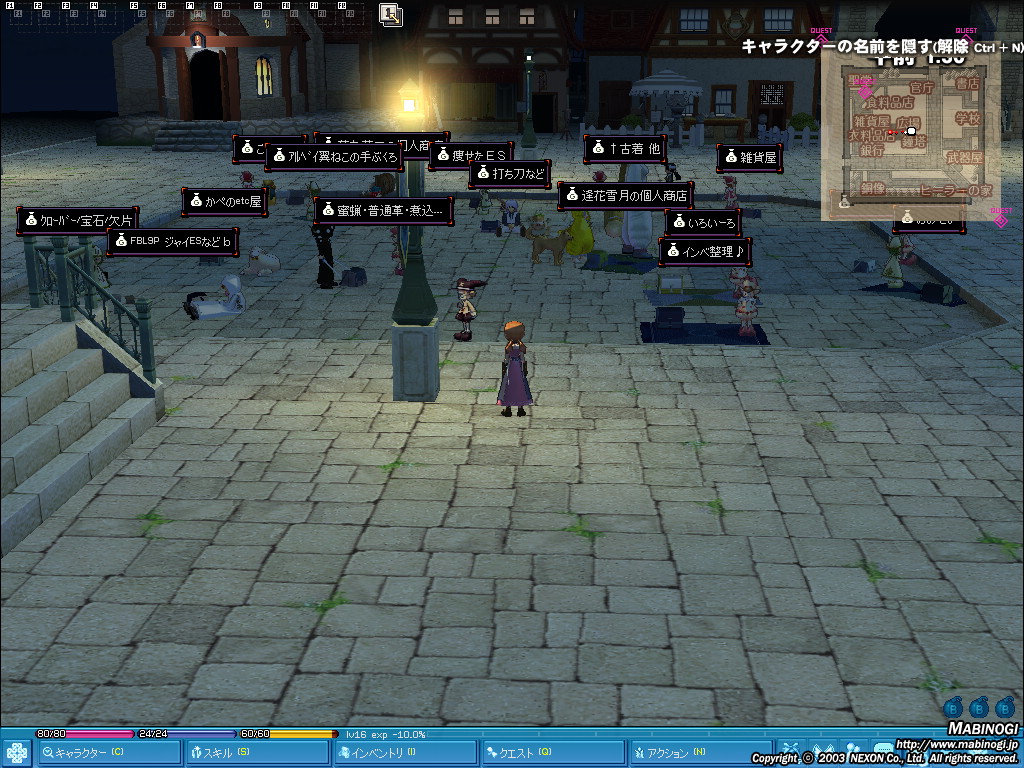Open the FBL9P ジャイESなど shop sign
The width and height of the screenshot is (1024, 768).
172,242
